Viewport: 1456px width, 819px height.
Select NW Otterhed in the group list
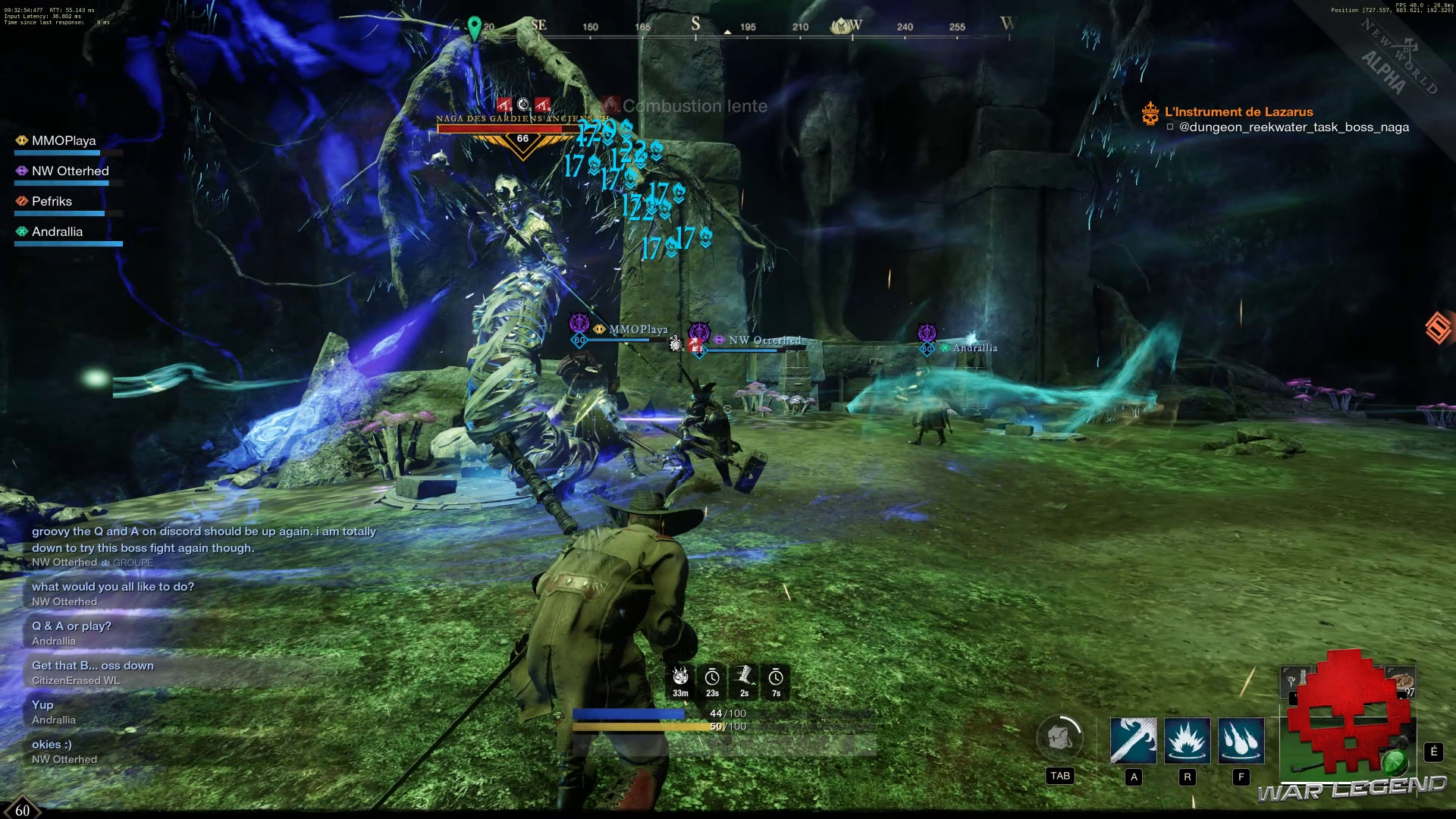70,171
